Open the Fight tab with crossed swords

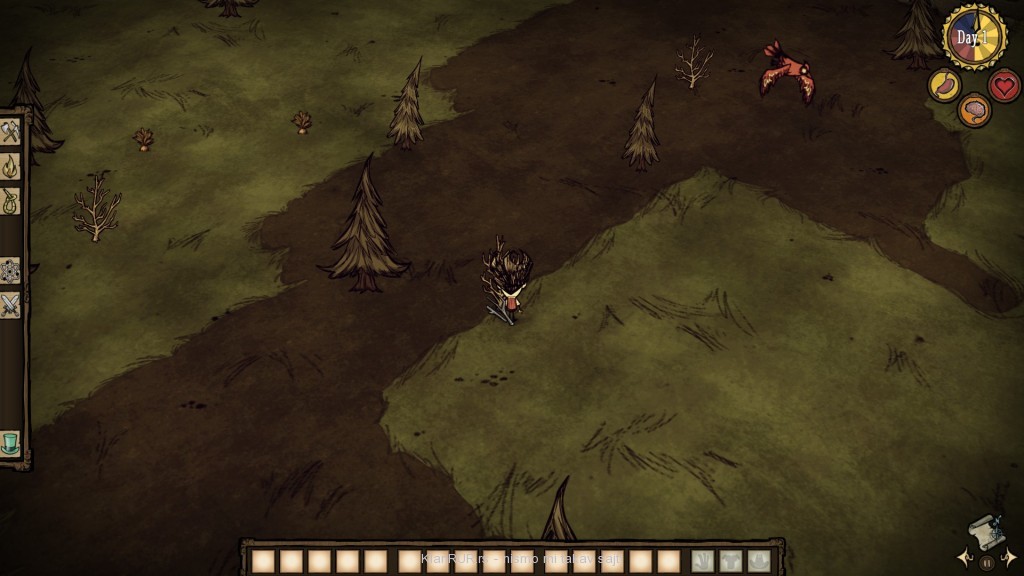[x=11, y=305]
